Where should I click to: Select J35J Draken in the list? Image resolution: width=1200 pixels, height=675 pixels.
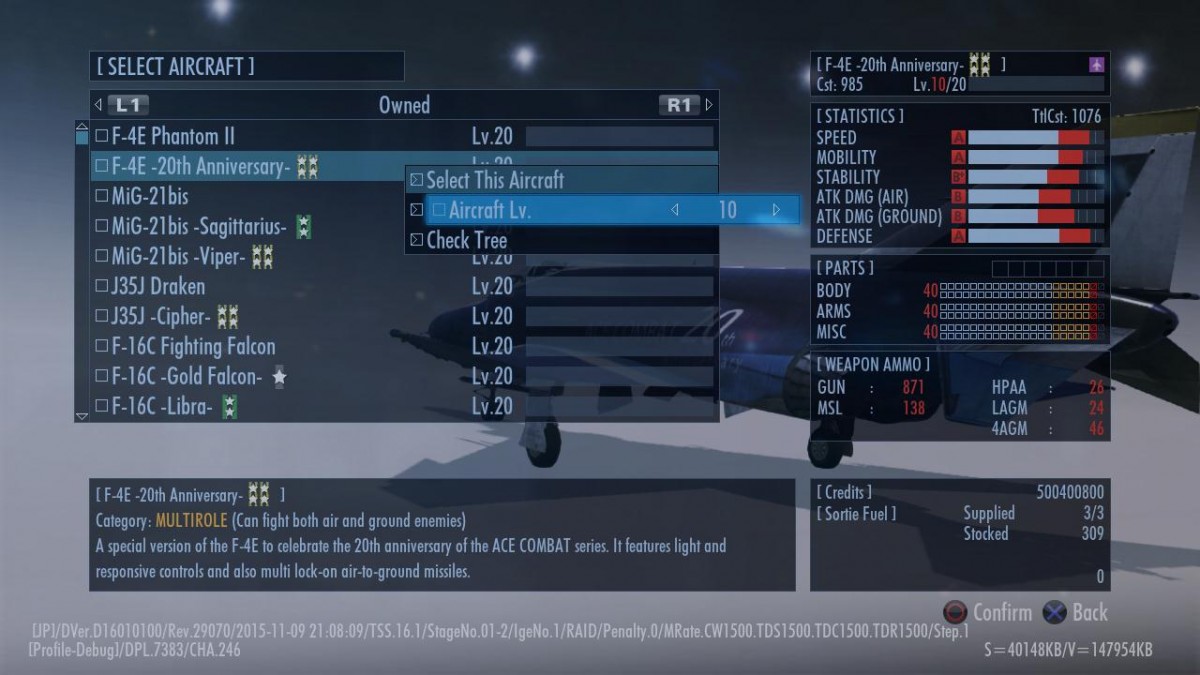point(158,287)
